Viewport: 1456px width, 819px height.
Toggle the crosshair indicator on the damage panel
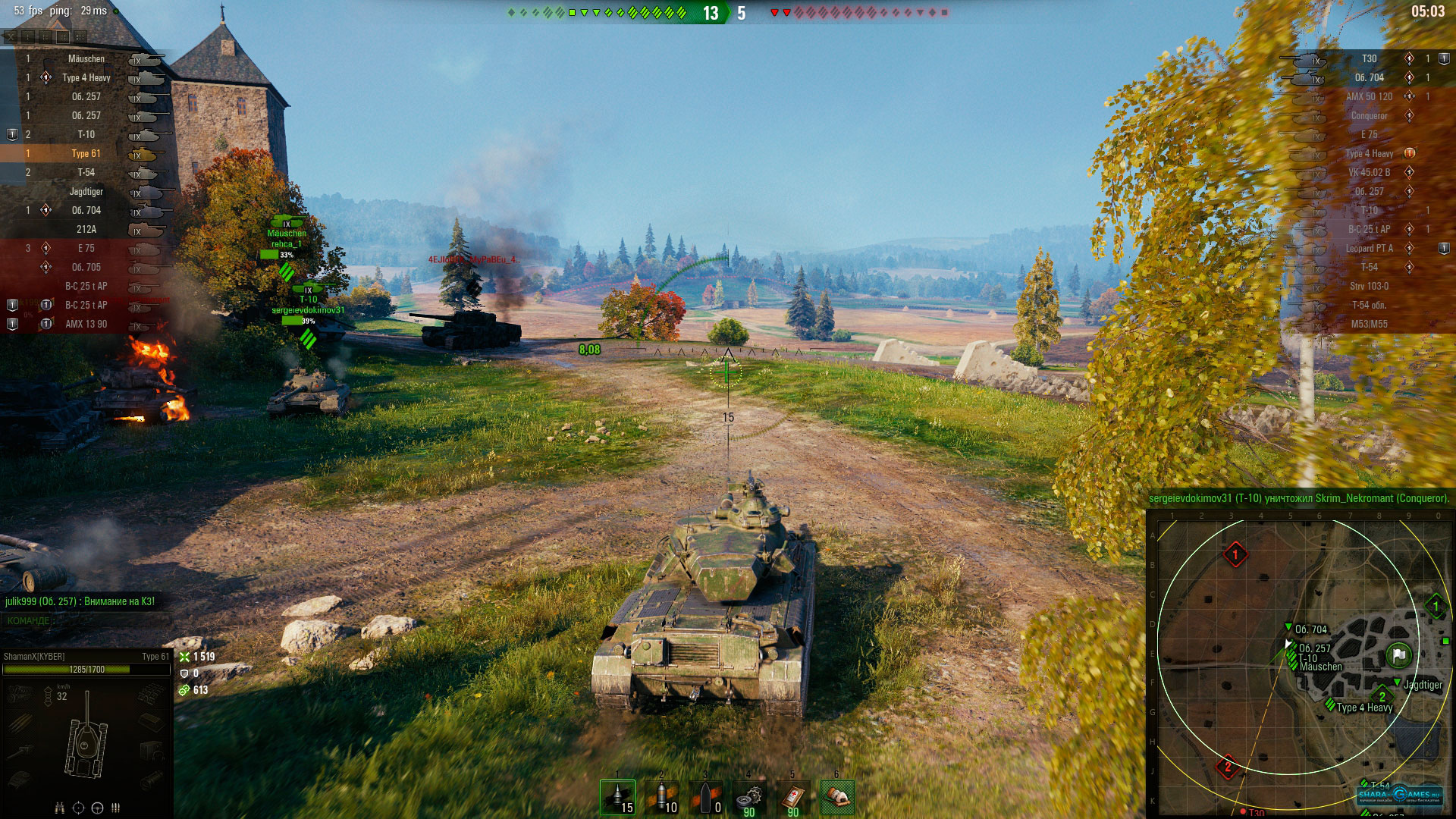pyautogui.click(x=79, y=808)
